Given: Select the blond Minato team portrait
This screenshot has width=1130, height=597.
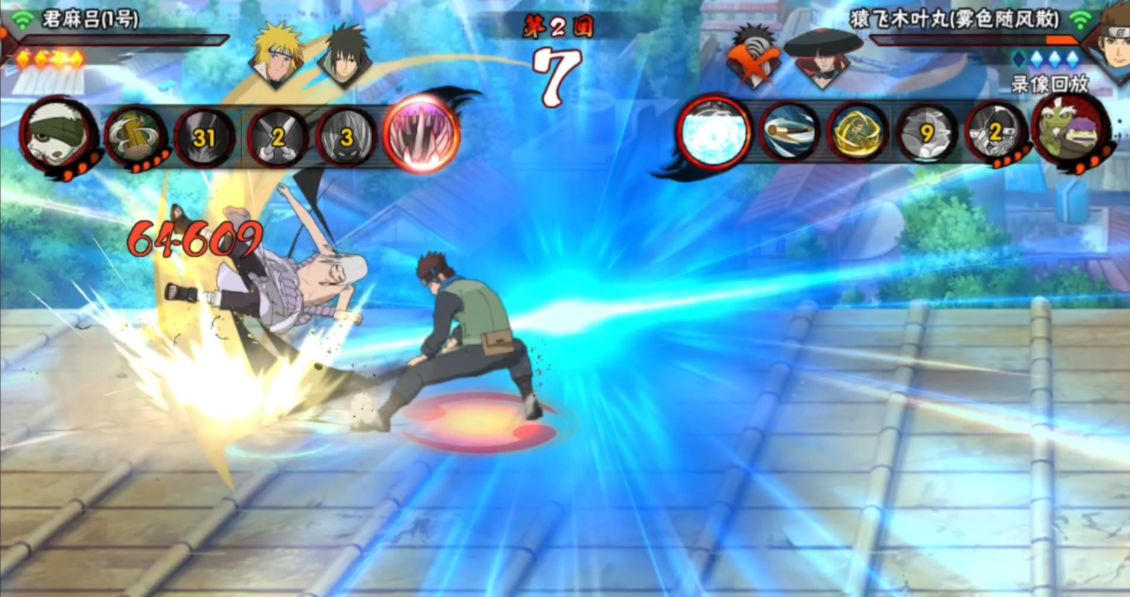Looking at the screenshot, I should coord(275,55).
